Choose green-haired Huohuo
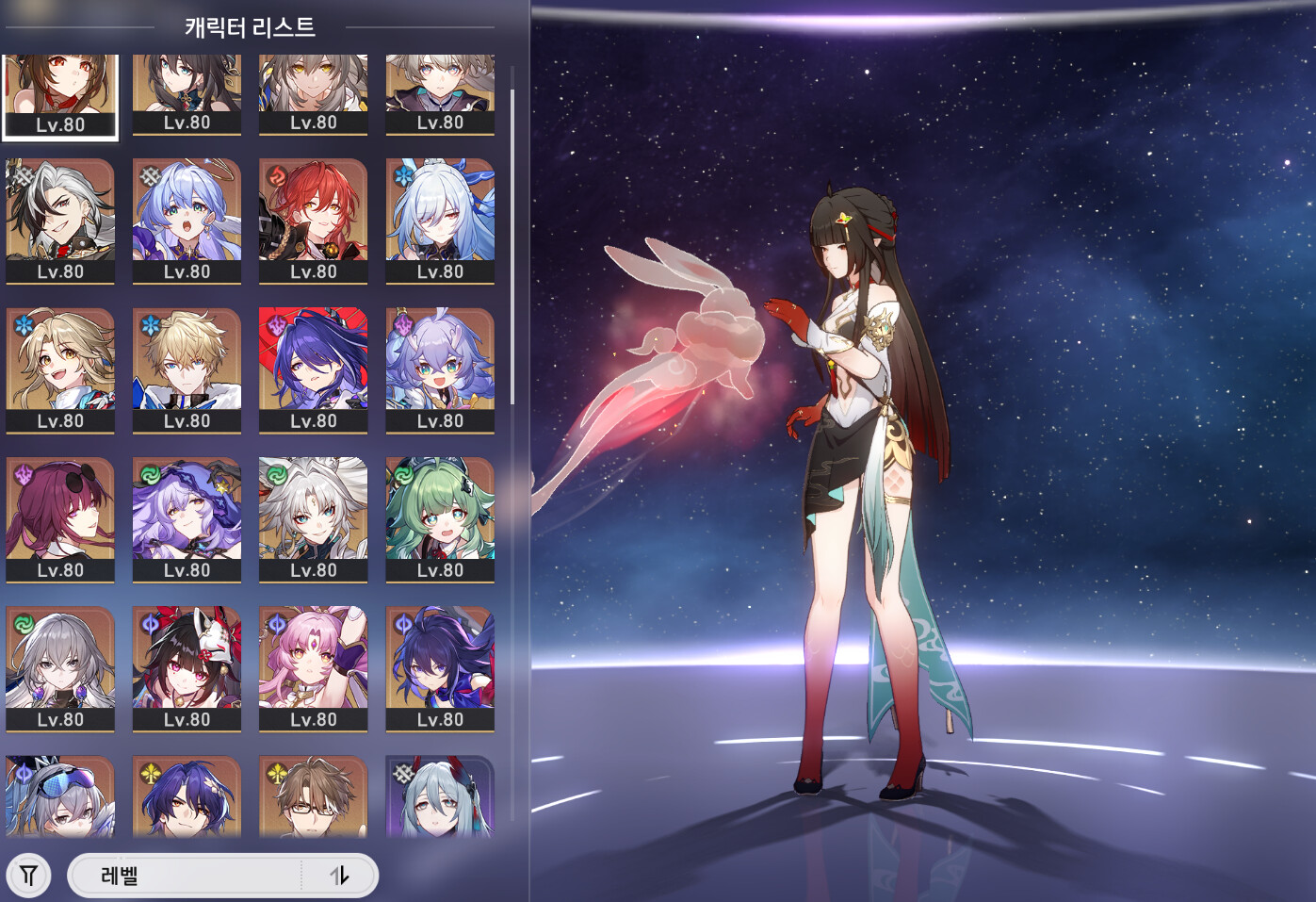The width and height of the screenshot is (1316, 902). [440, 518]
